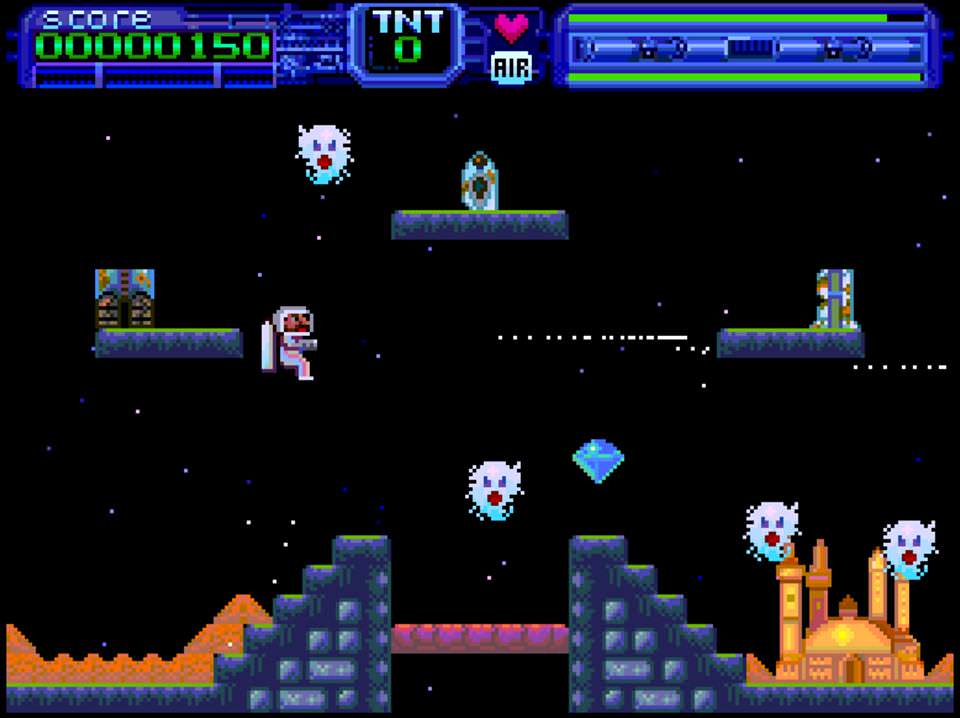Screen dimensions: 960x718
Task: Select the AIR indicator icon
Action: (511, 67)
